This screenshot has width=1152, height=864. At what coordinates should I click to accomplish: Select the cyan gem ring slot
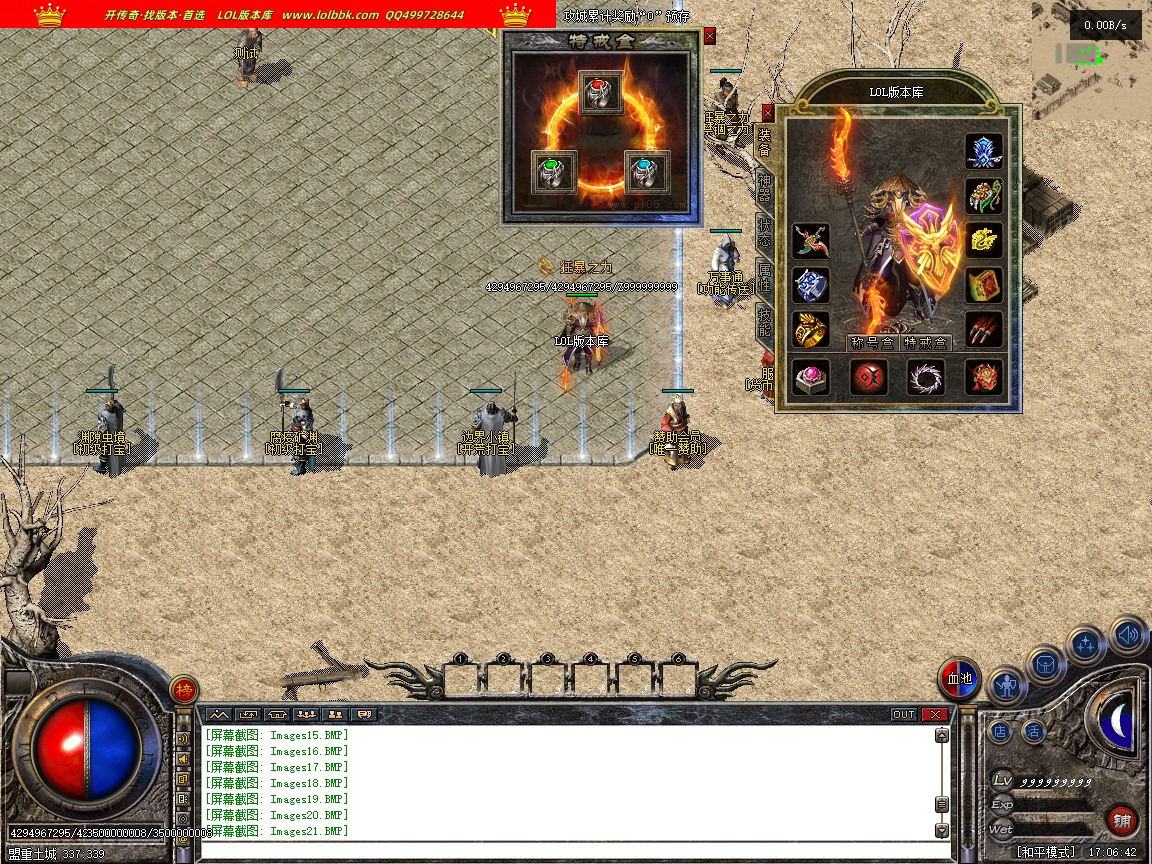[646, 171]
